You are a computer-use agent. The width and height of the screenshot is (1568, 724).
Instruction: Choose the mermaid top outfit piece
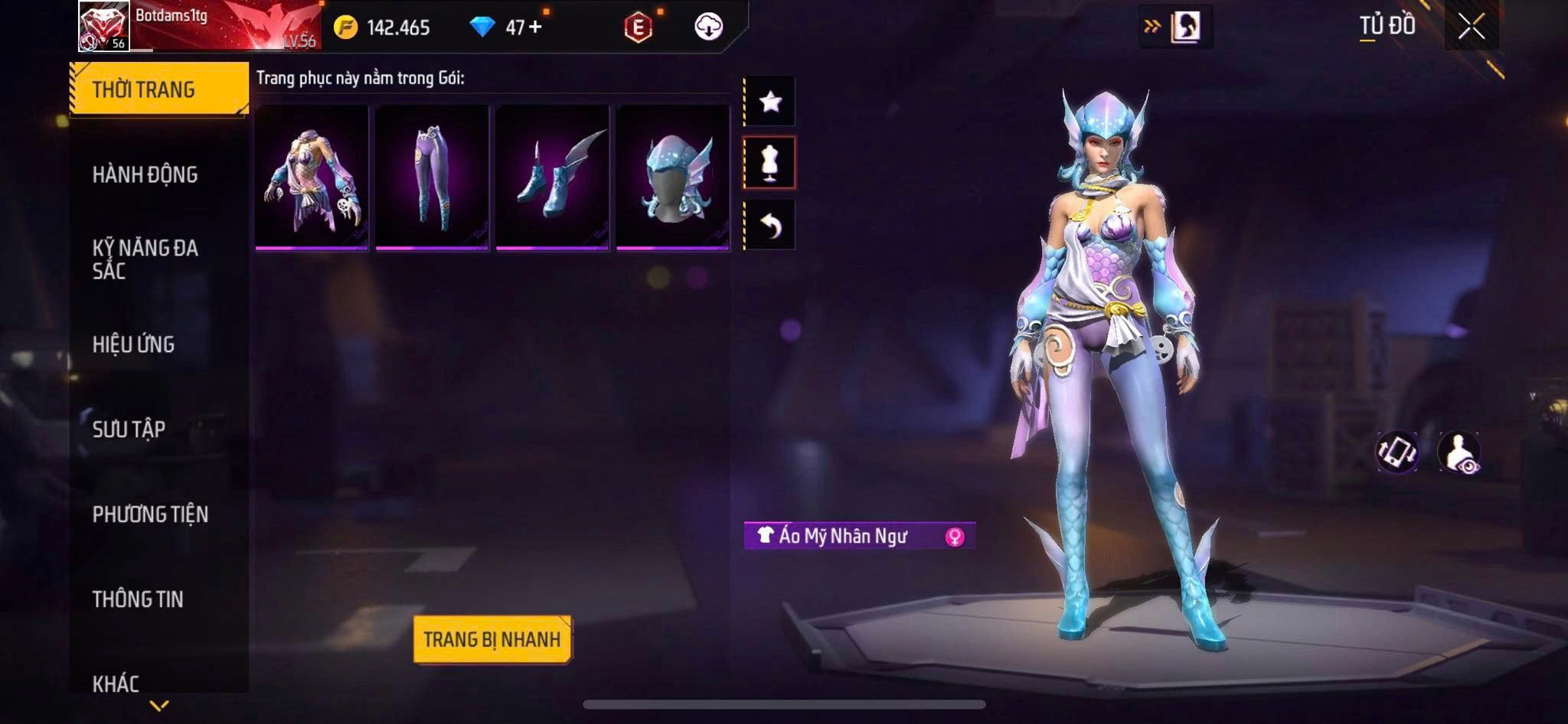pos(312,178)
